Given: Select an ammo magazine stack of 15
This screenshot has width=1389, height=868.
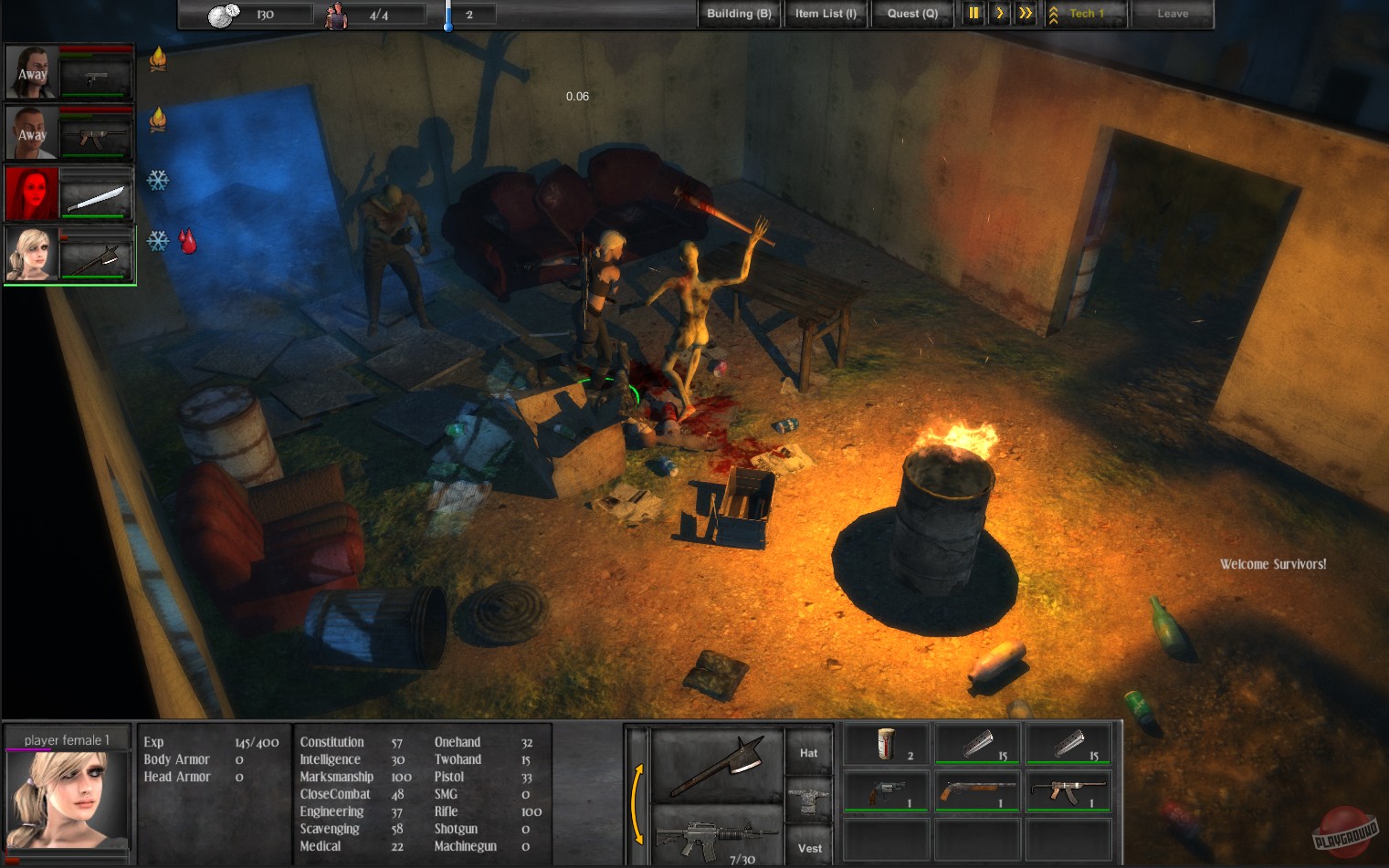Looking at the screenshot, I should pyautogui.click(x=975, y=743).
